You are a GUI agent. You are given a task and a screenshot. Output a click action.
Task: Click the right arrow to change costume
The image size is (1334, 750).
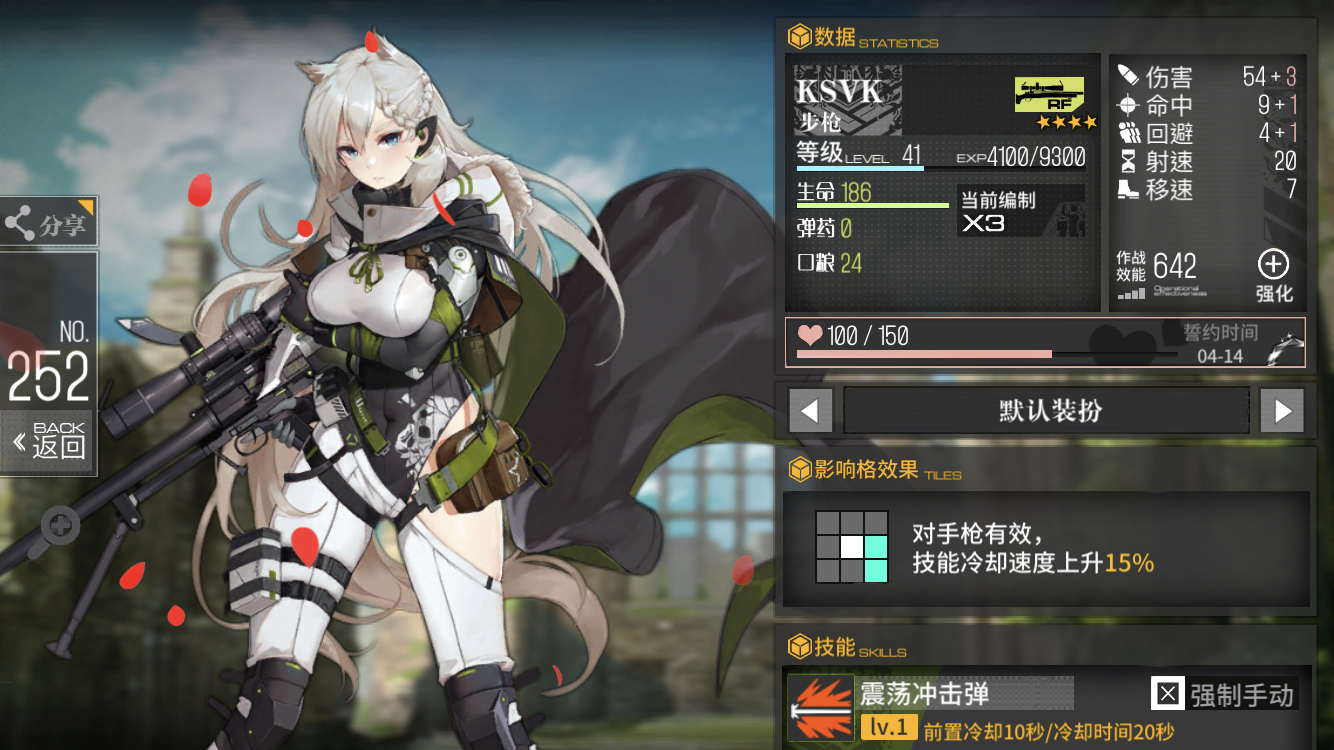1282,410
